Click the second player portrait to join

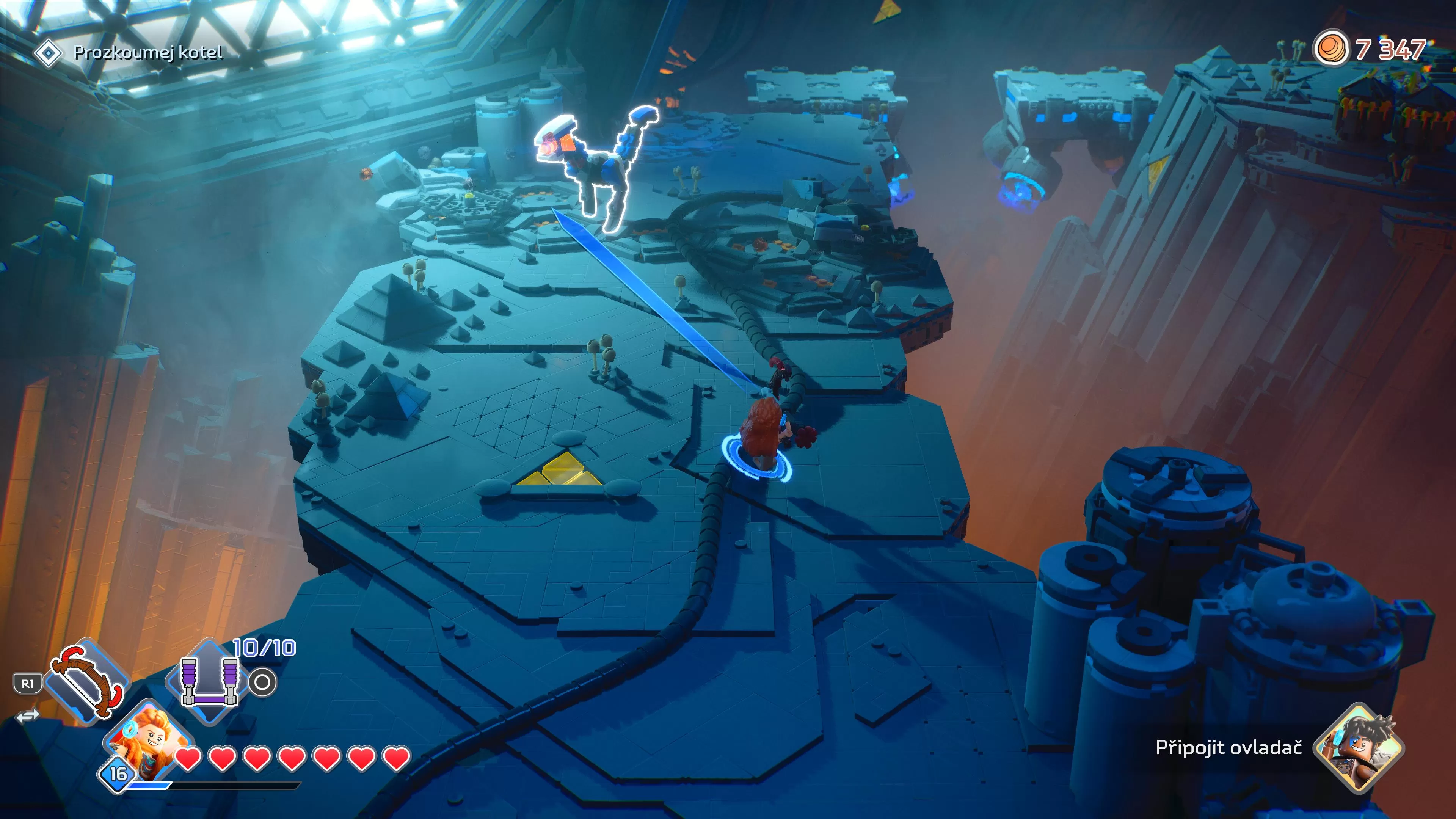tap(1360, 747)
